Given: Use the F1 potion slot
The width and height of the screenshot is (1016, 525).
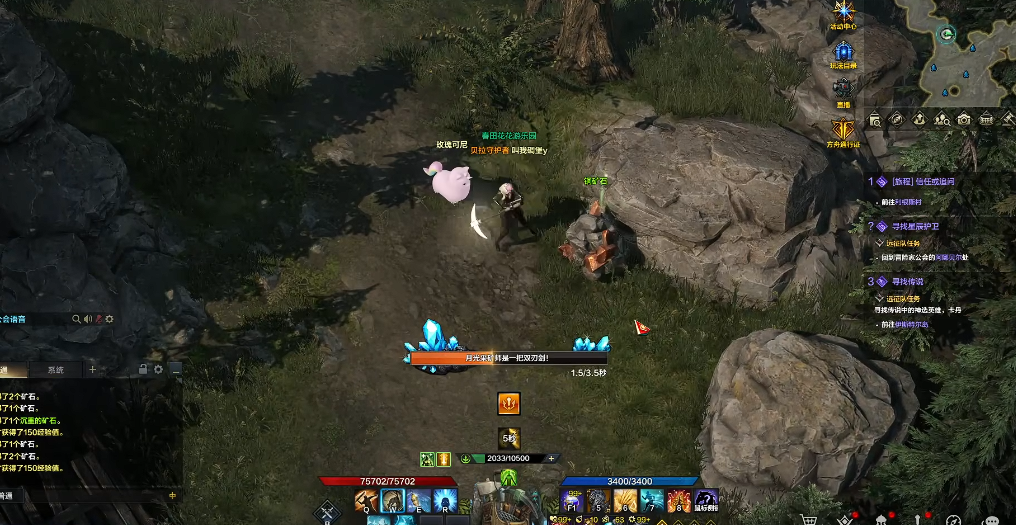Looking at the screenshot, I should [x=572, y=500].
